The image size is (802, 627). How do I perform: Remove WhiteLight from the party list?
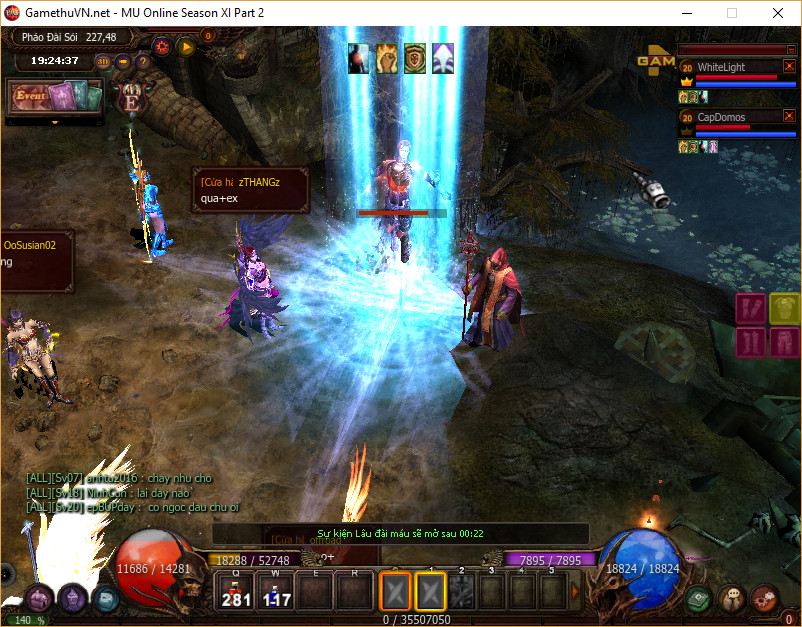click(x=789, y=67)
